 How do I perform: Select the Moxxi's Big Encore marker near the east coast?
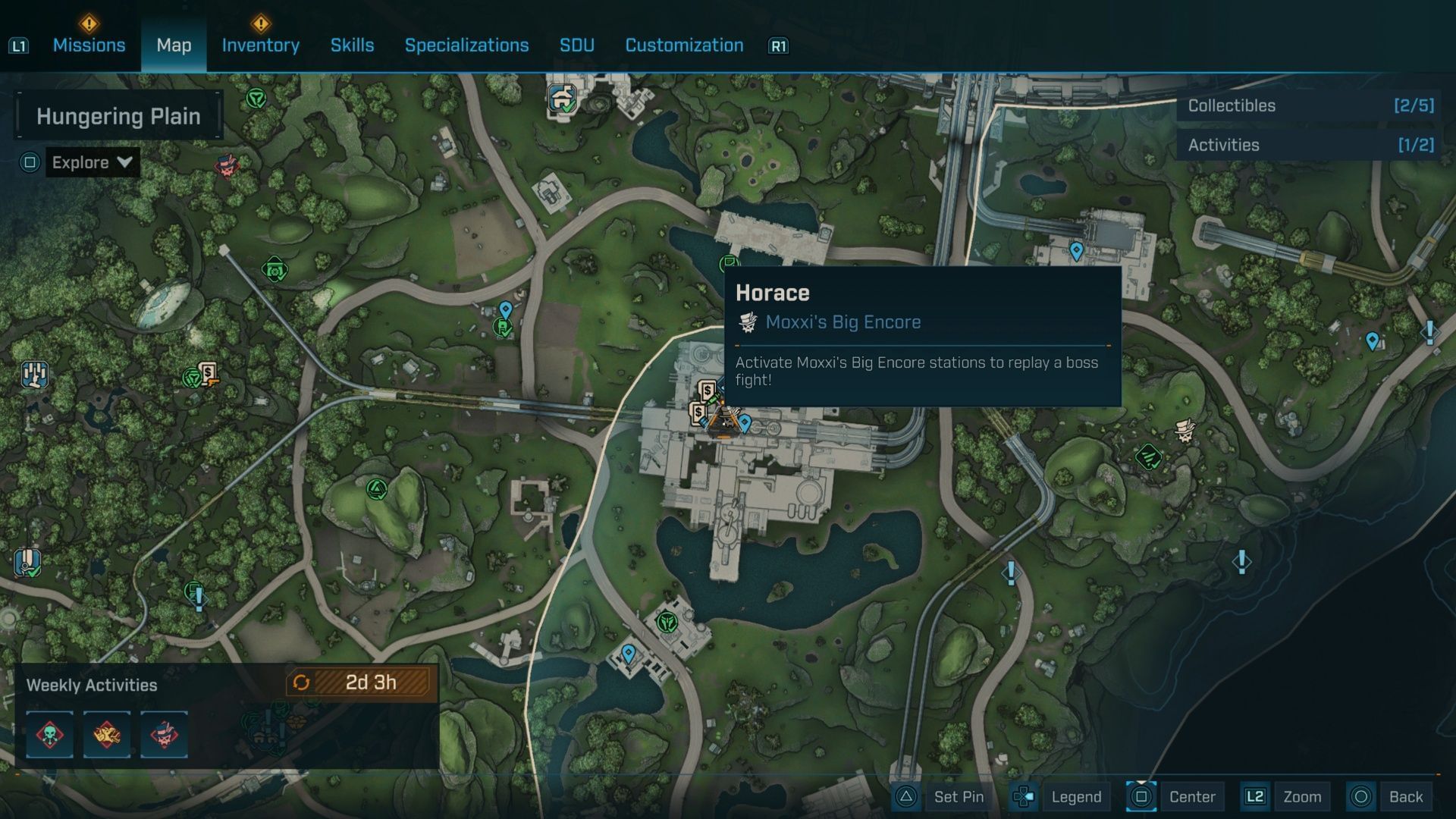(1185, 431)
